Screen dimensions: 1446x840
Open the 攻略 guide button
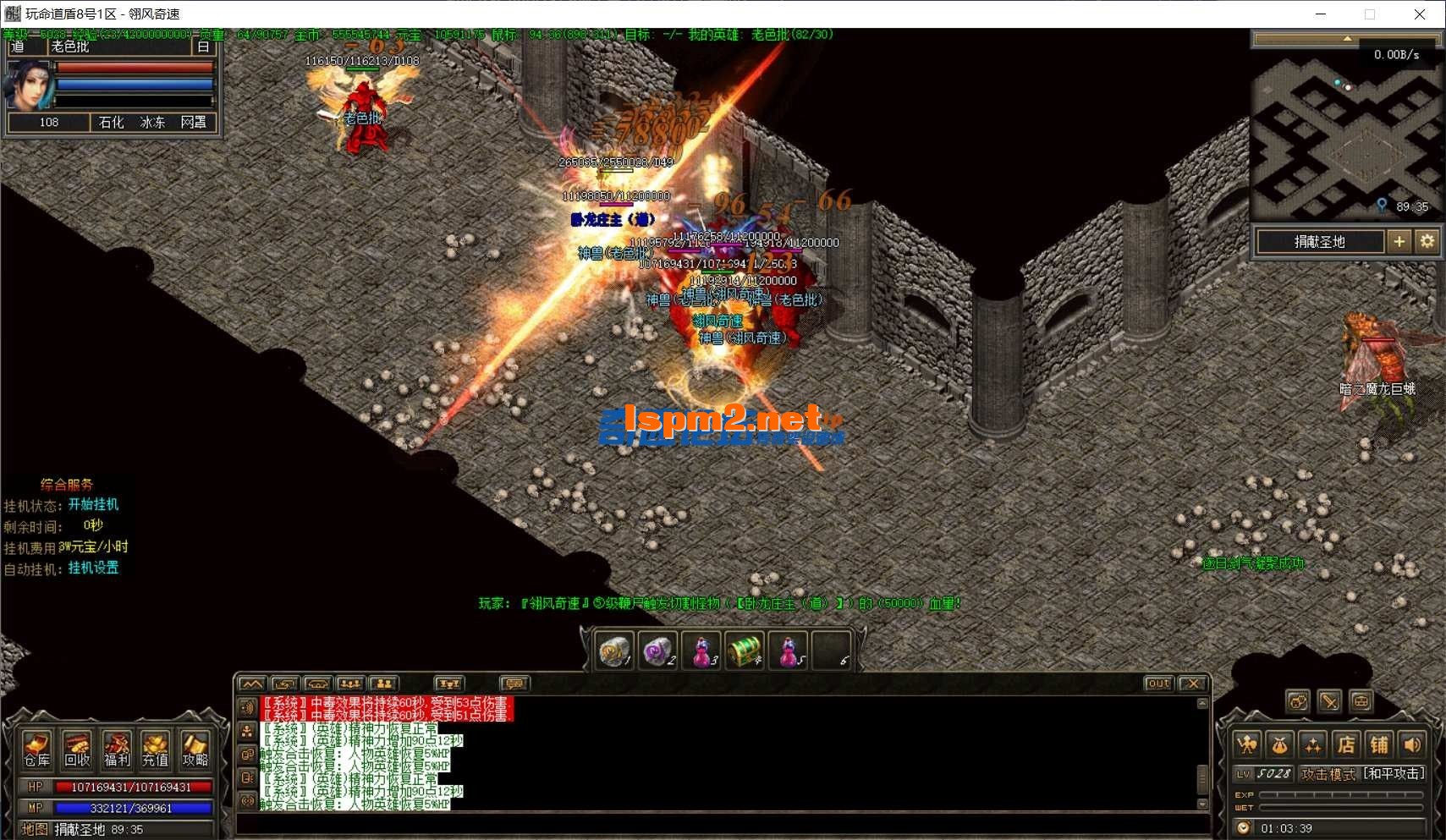pos(195,749)
